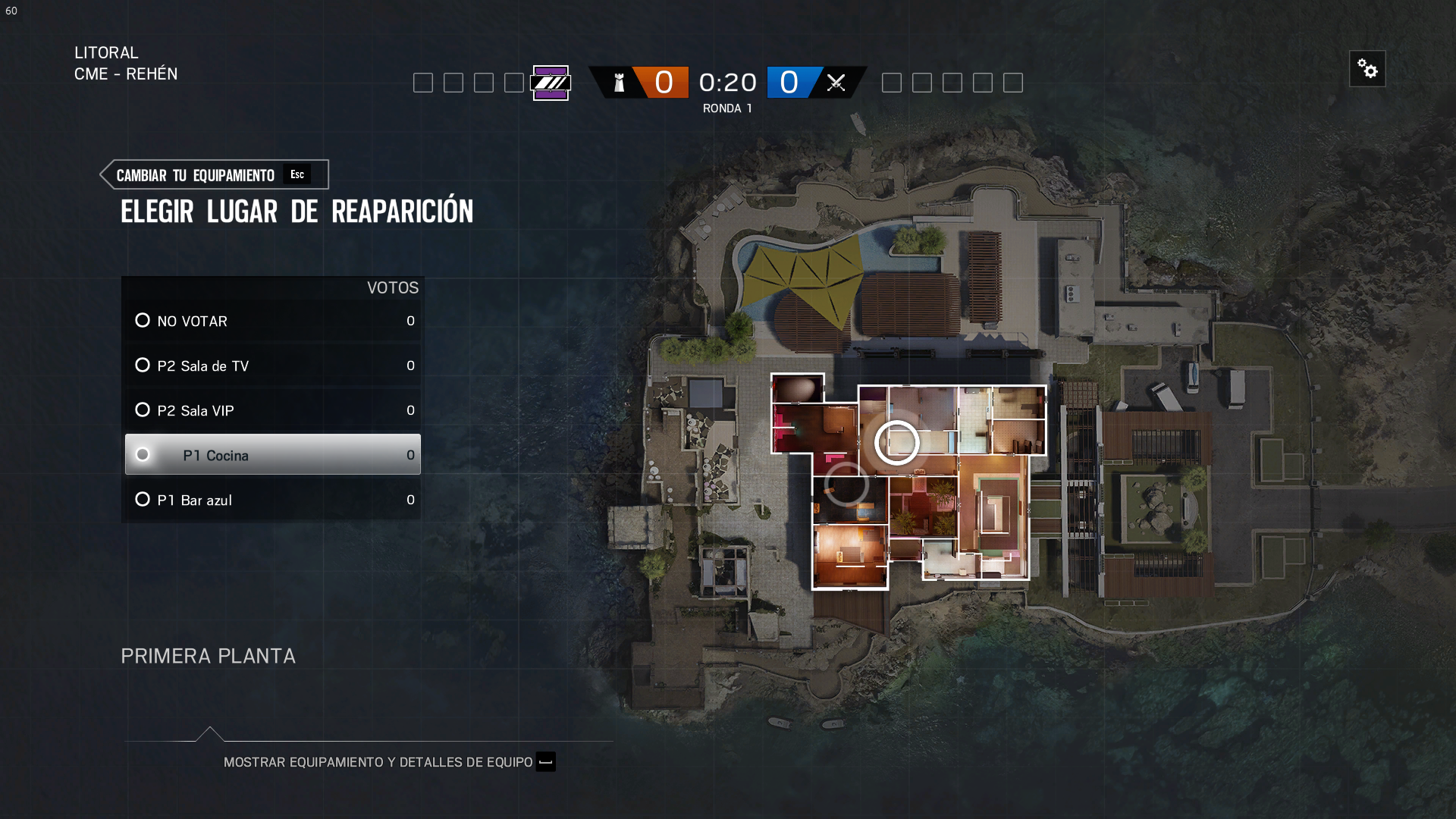Click MOSTRAR EQUIPAMIENTO Y DETALLES DE EQUIPO

(378, 762)
